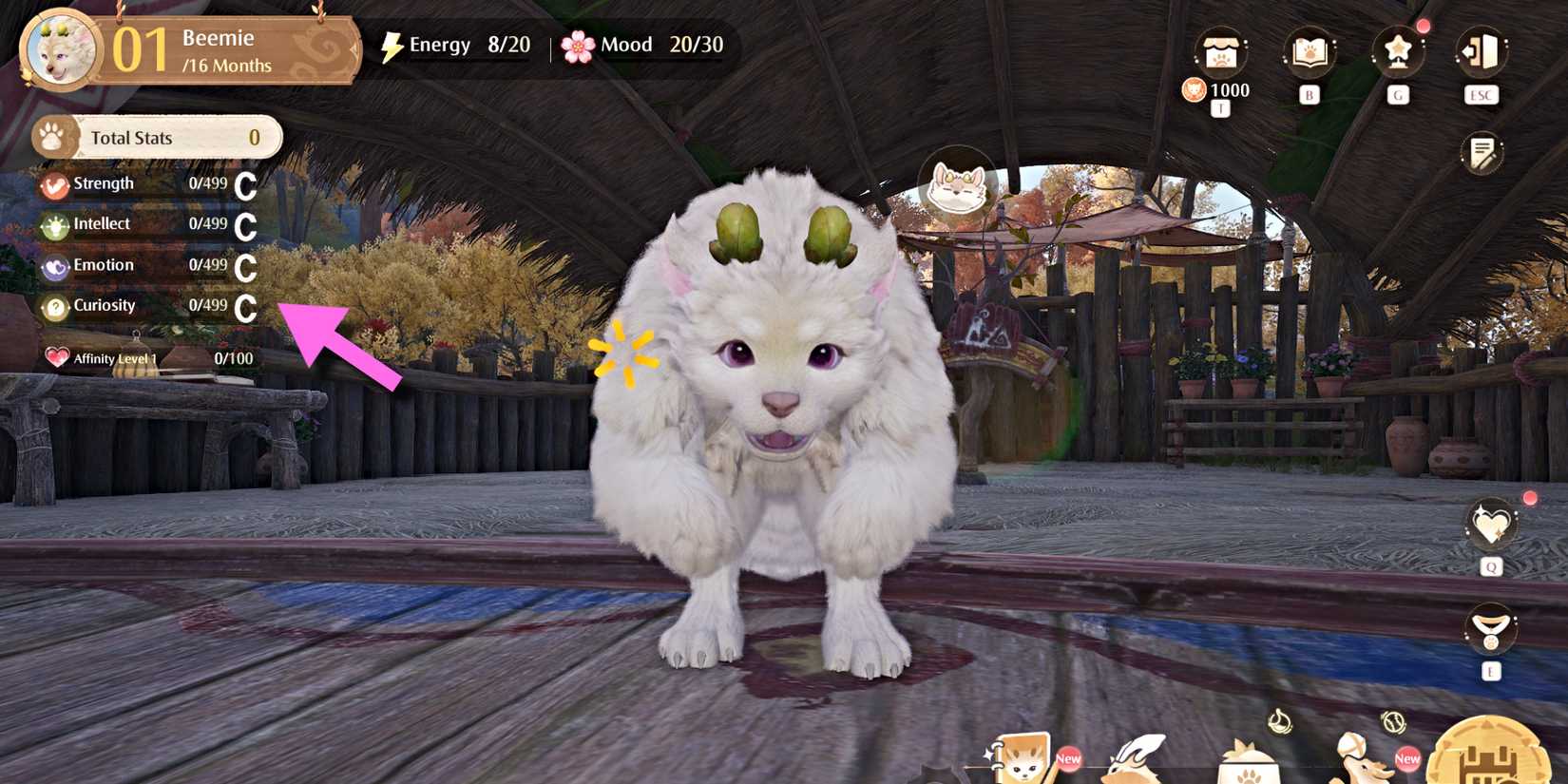Expand the Total Stats panel

155,137
